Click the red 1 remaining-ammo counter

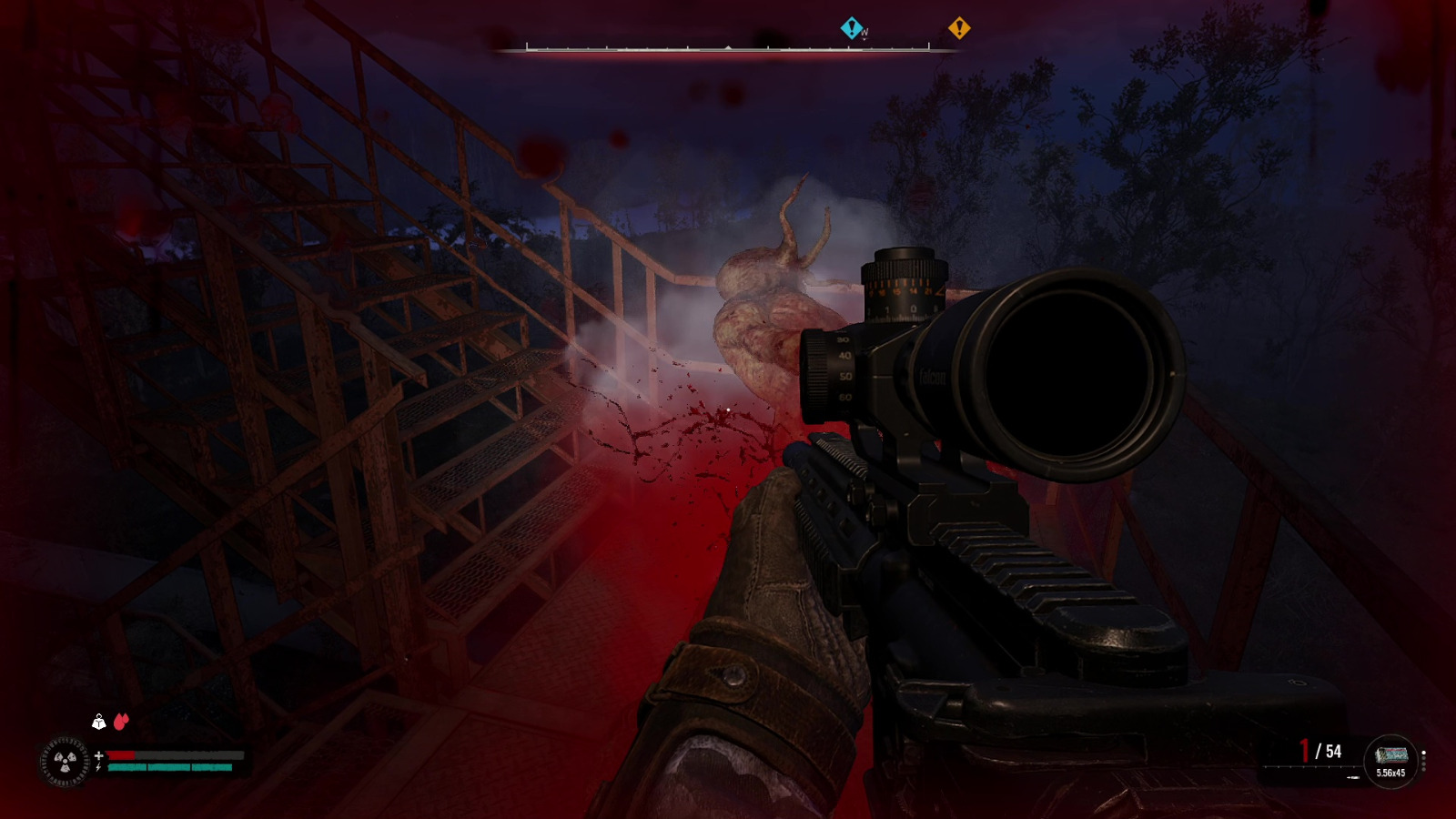point(1304,748)
